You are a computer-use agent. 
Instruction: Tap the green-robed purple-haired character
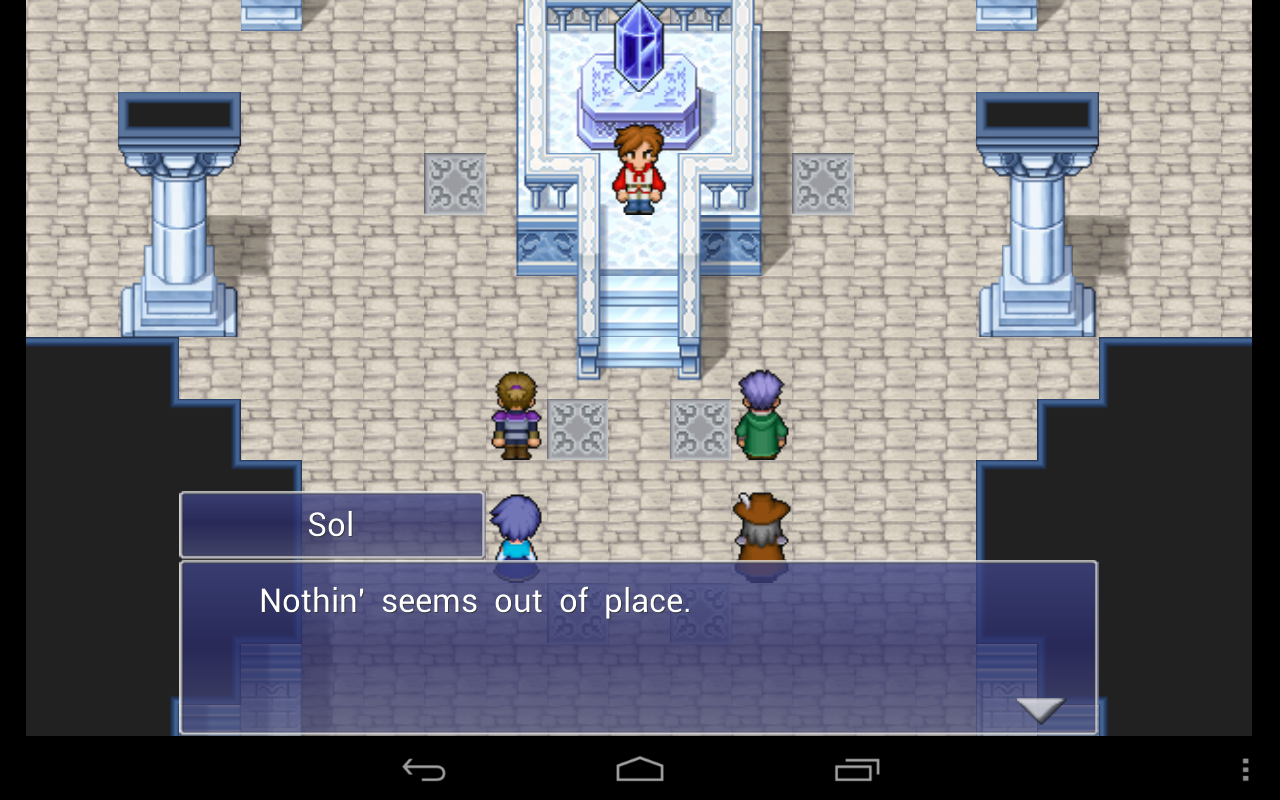(x=760, y=415)
